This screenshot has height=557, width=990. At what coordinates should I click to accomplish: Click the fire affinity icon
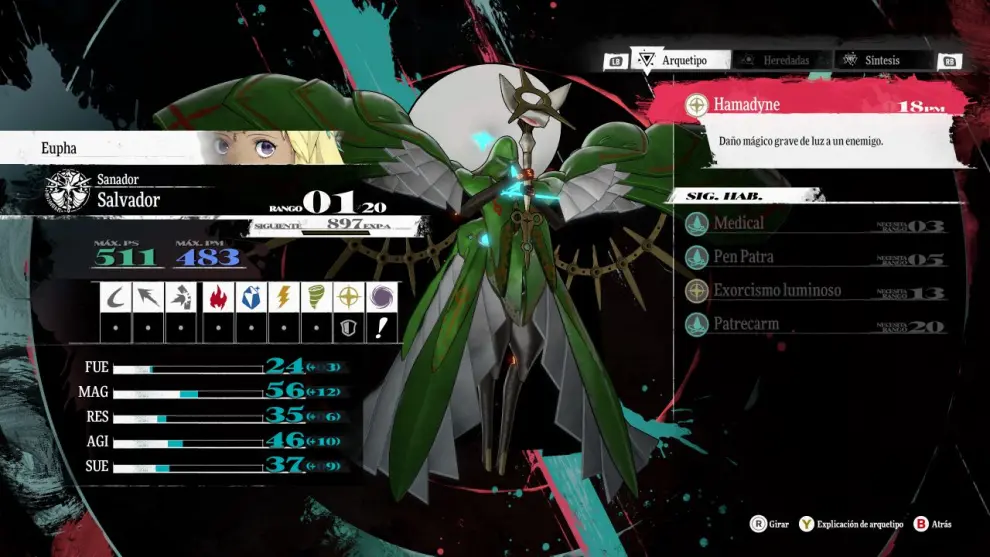(x=217, y=297)
